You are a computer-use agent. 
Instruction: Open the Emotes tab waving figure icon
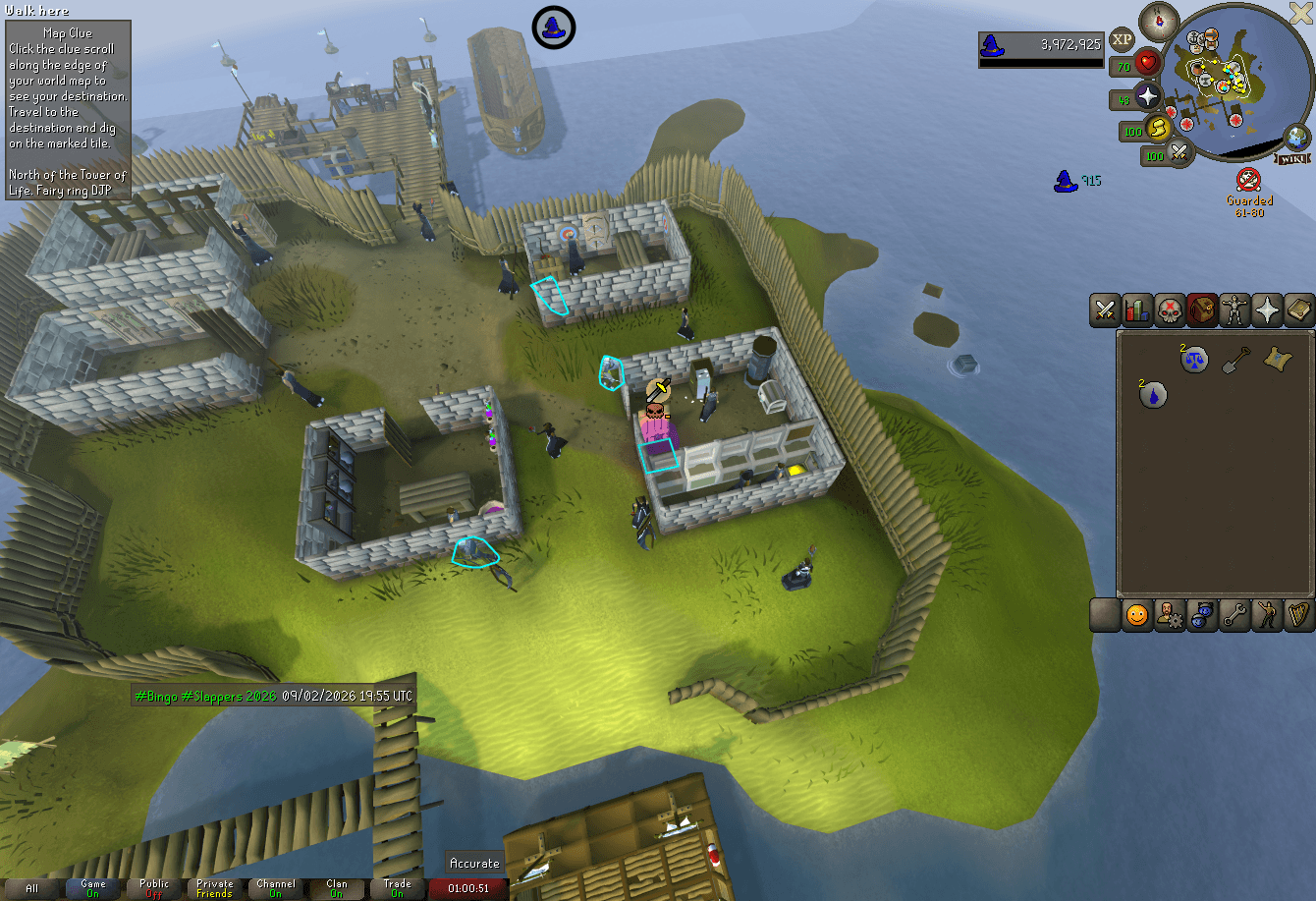1267,615
